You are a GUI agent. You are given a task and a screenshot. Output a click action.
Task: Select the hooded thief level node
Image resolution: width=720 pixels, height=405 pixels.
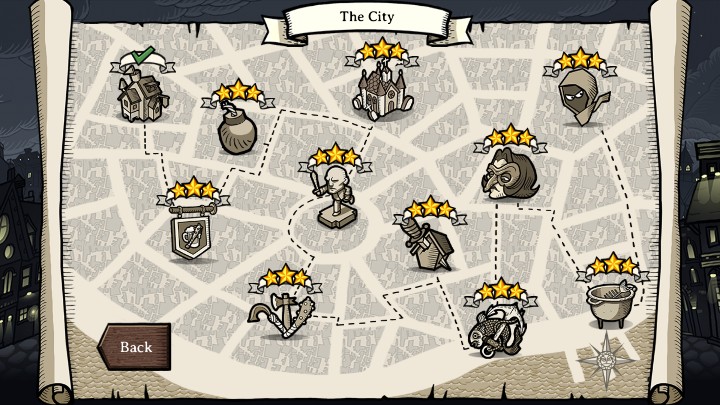(x=578, y=97)
